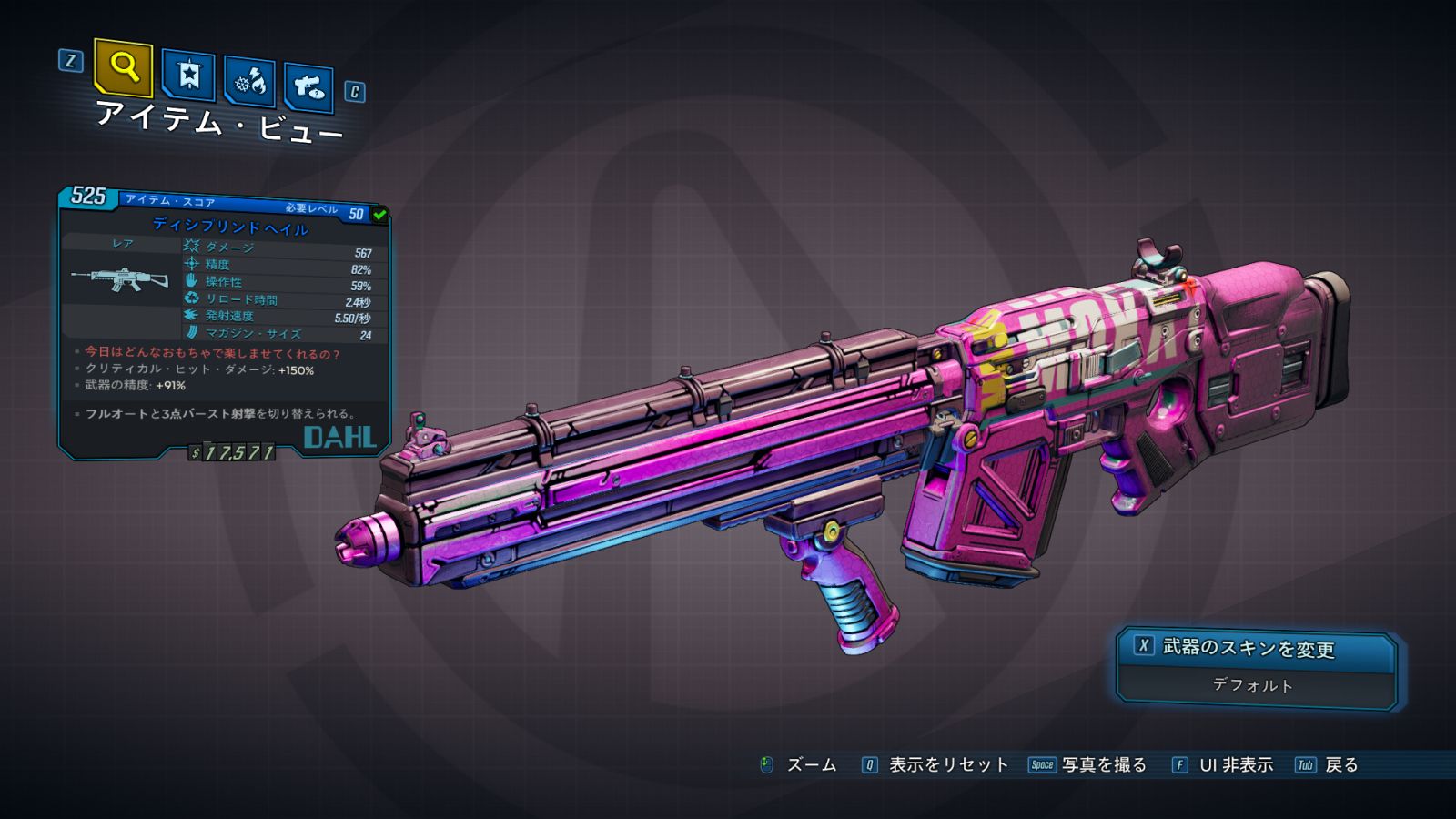This screenshot has width=1456, height=819.
Task: Take a photo with 写真を撮る
Action: pos(1088,765)
